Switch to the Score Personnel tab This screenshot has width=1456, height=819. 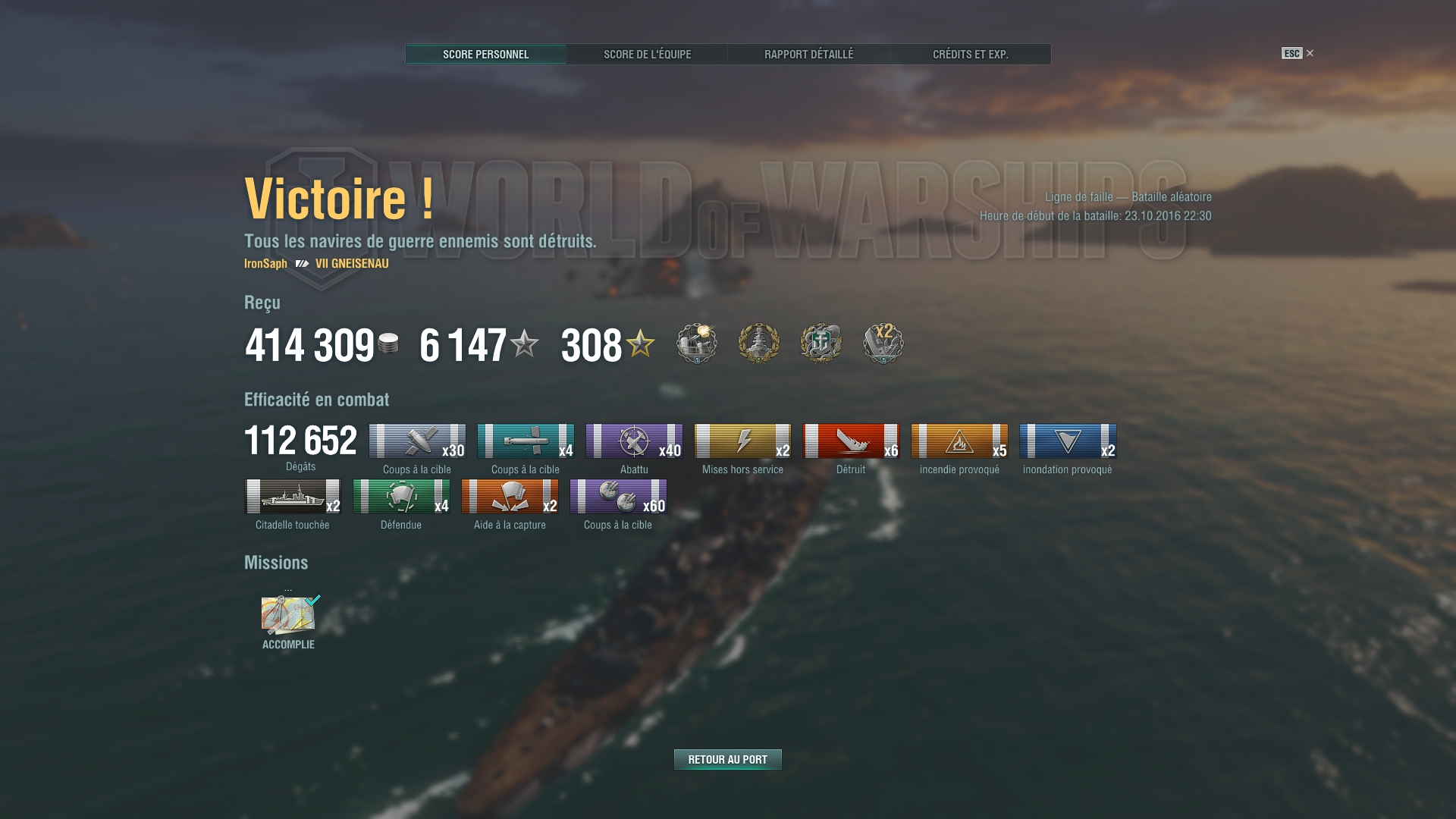[485, 54]
